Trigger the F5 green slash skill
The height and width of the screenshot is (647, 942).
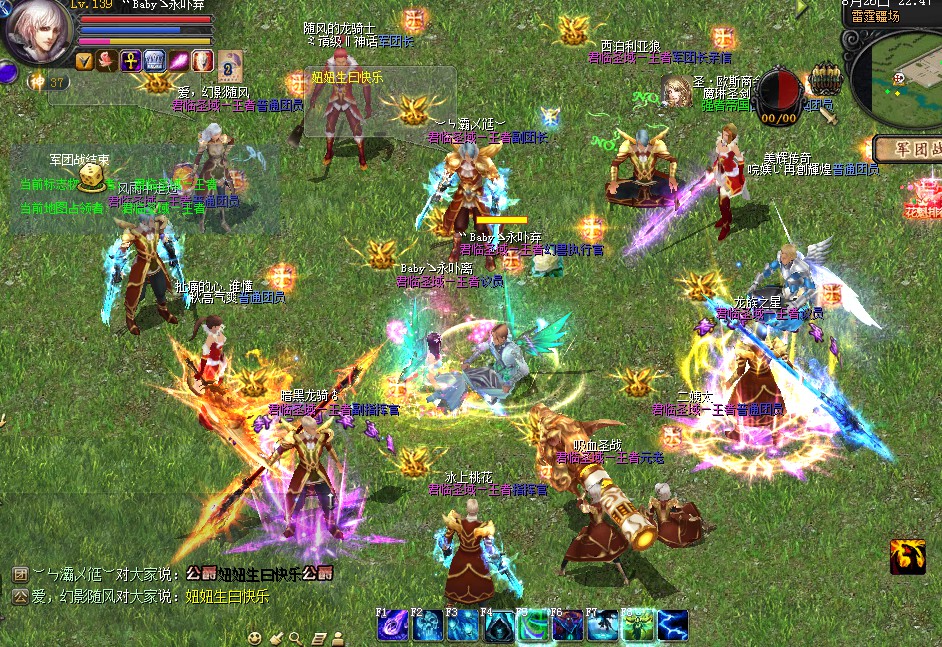533,625
